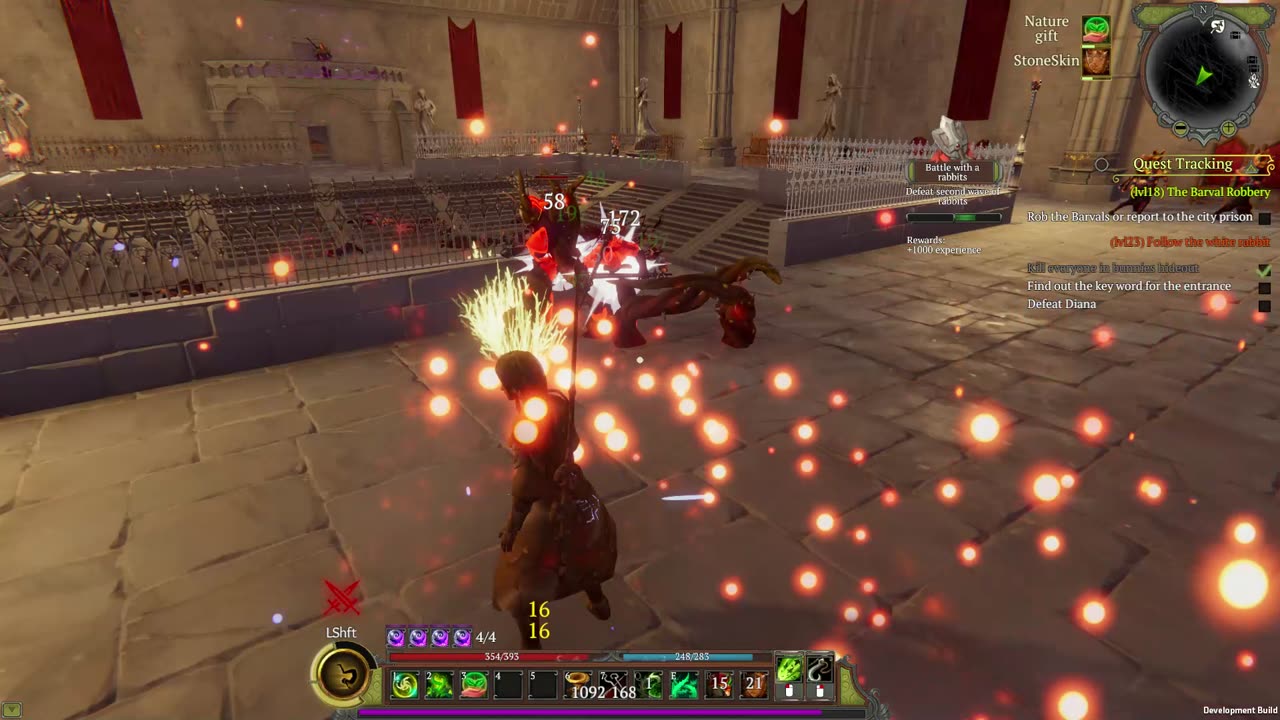Select The Barval Robbery quest

click(1200, 192)
